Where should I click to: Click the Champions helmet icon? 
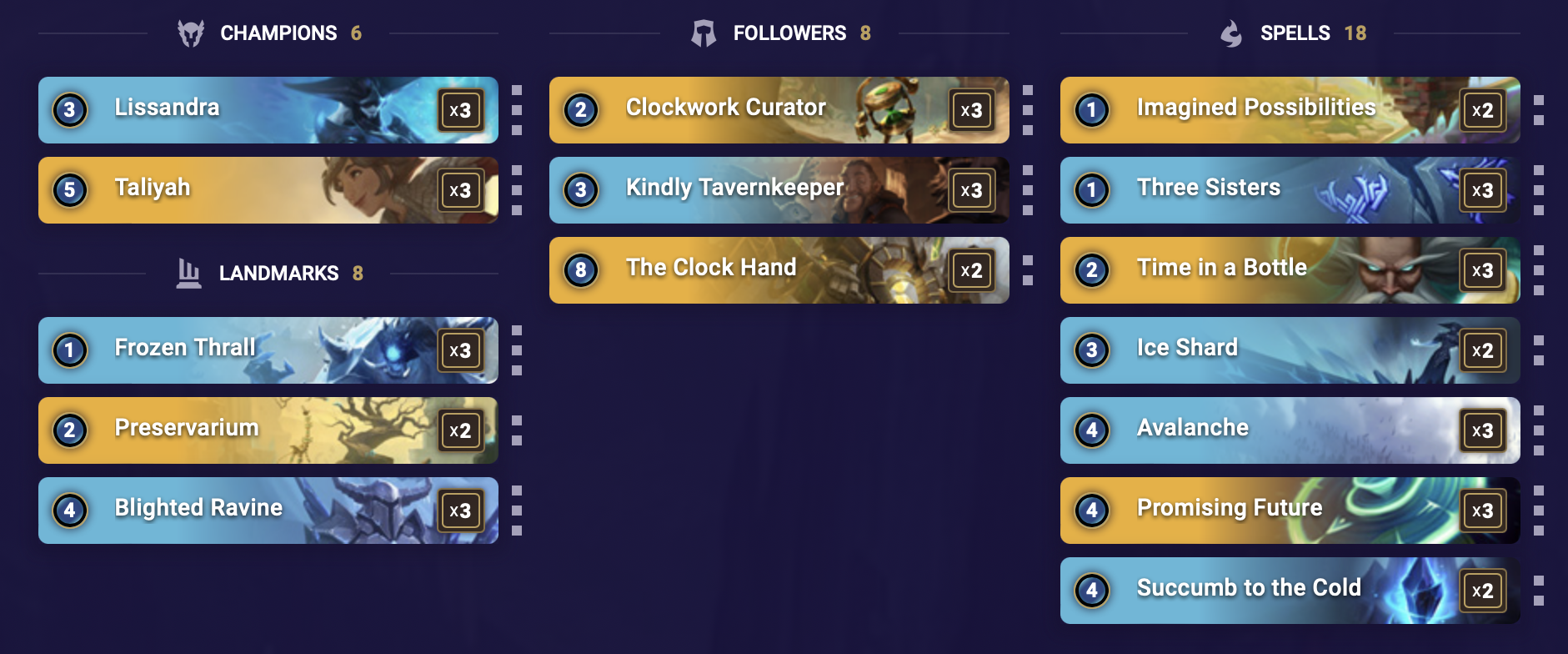click(x=191, y=33)
